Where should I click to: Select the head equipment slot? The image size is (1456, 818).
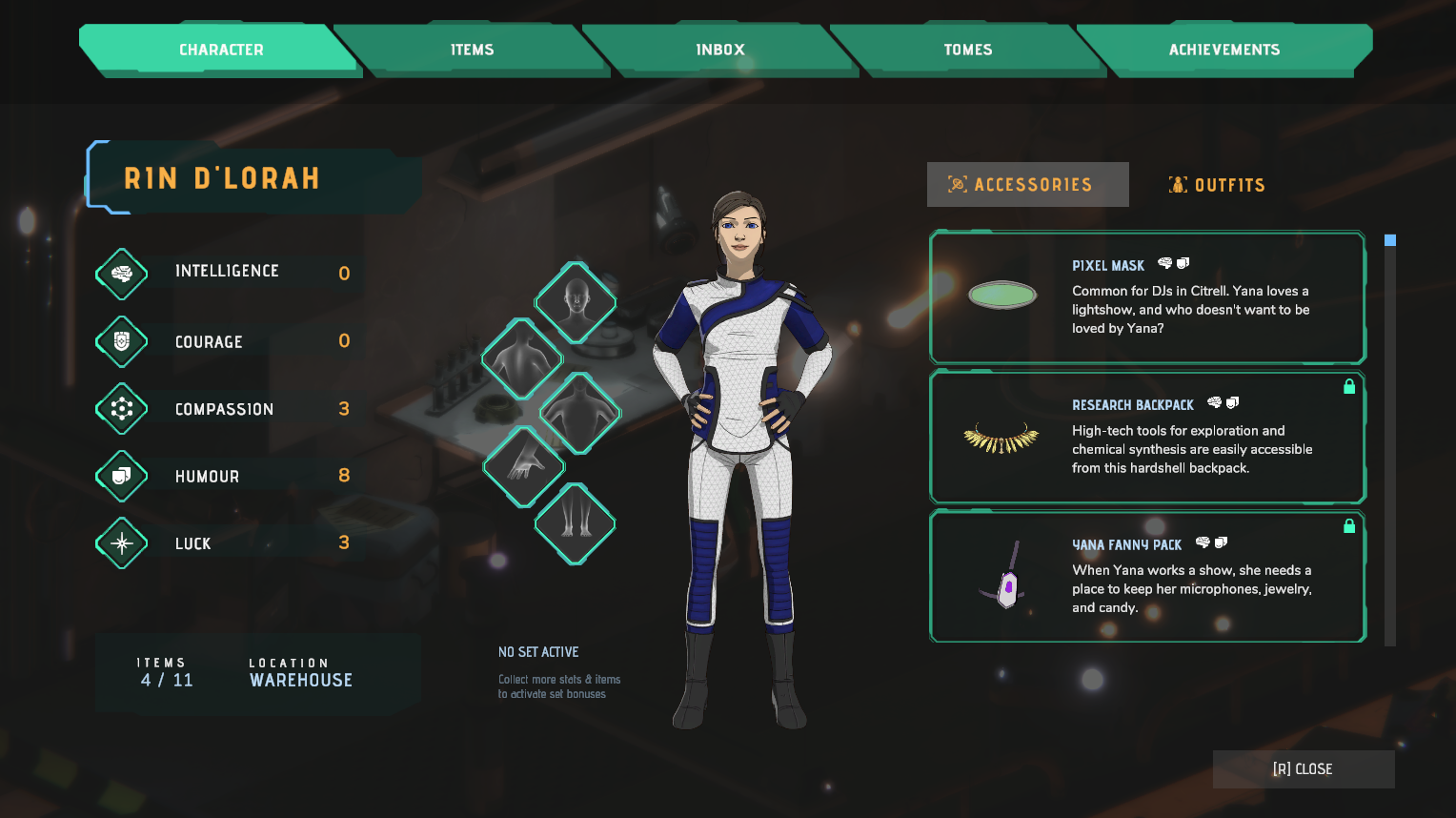pos(576,302)
